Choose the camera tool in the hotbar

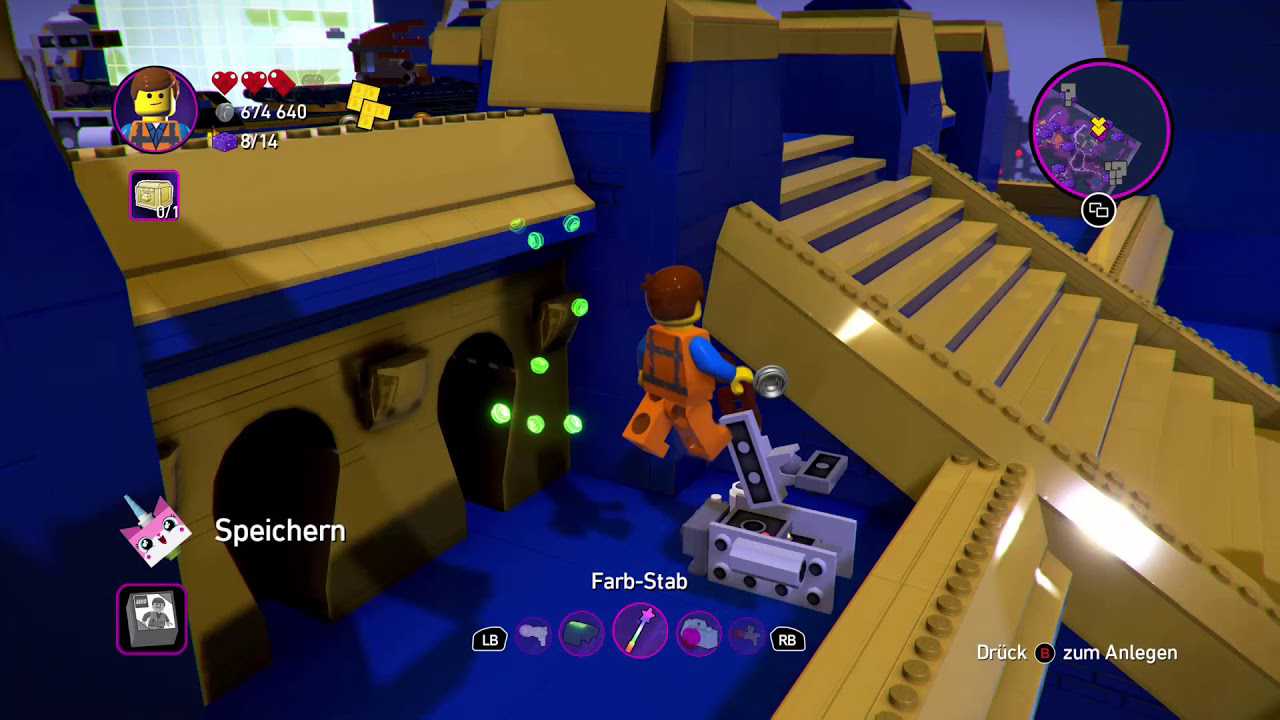click(x=697, y=636)
